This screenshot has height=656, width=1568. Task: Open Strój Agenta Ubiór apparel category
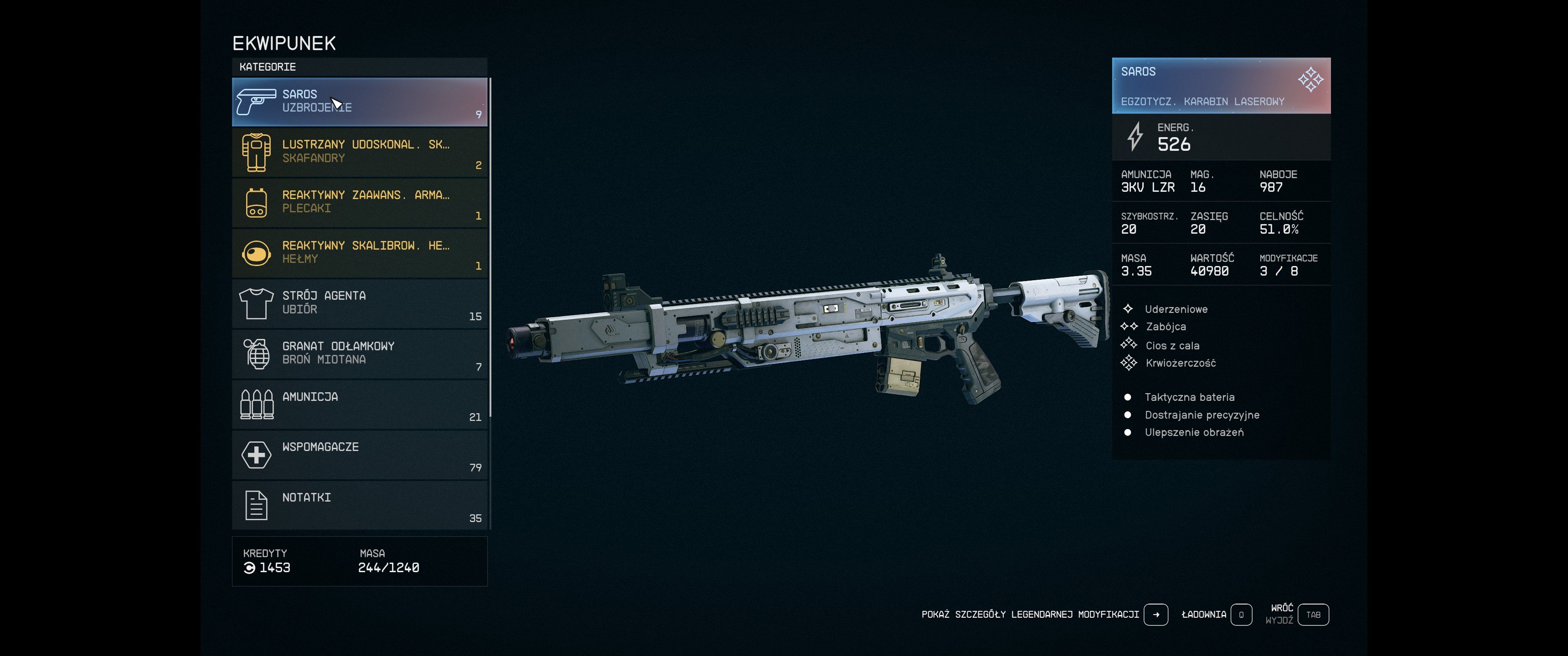359,304
